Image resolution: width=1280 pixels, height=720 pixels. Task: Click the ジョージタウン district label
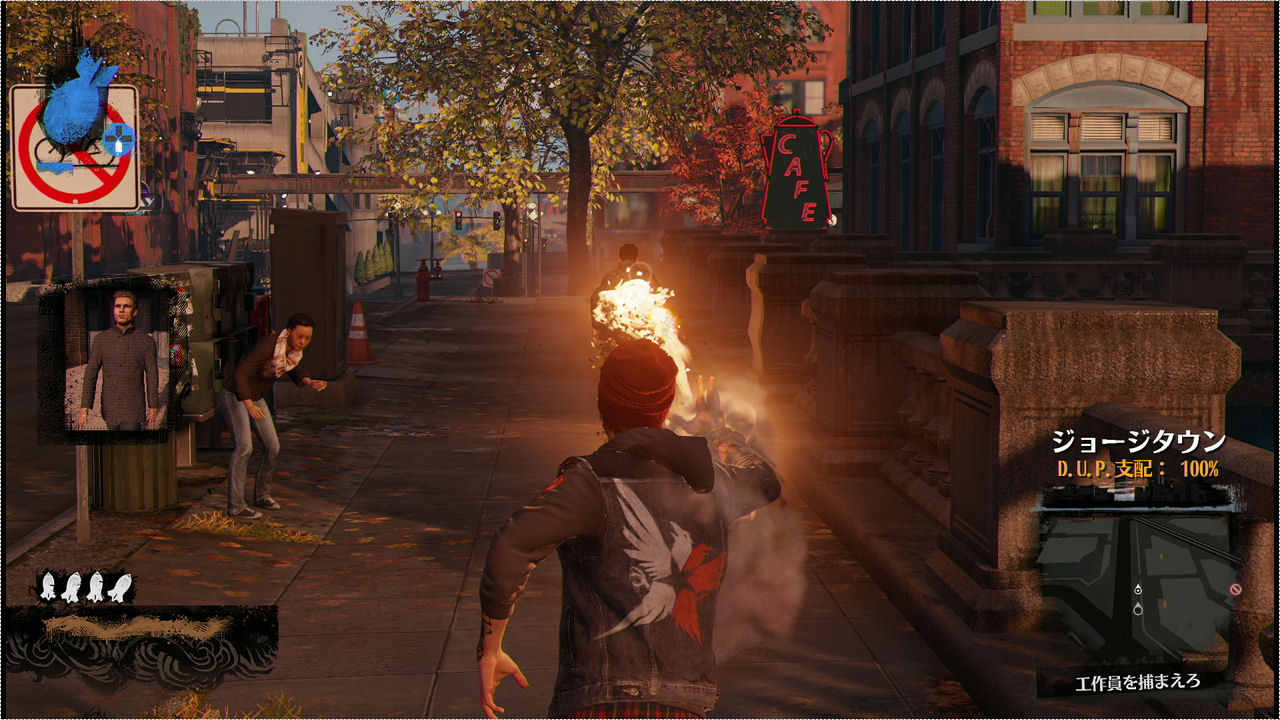point(1138,441)
